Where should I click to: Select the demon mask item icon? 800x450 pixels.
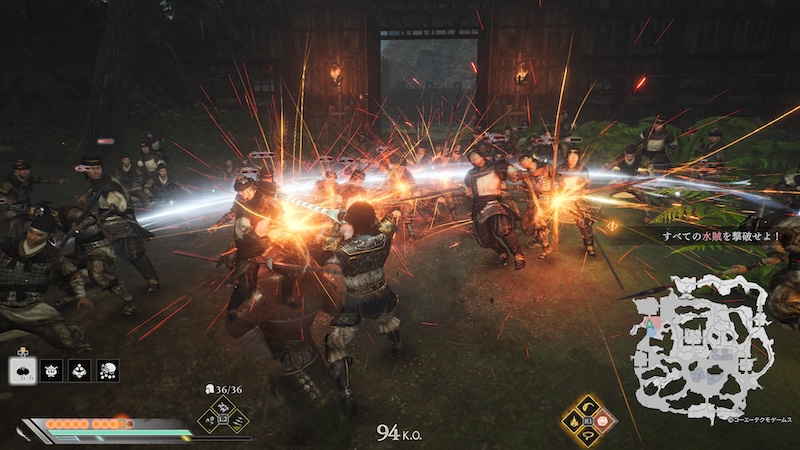click(51, 371)
